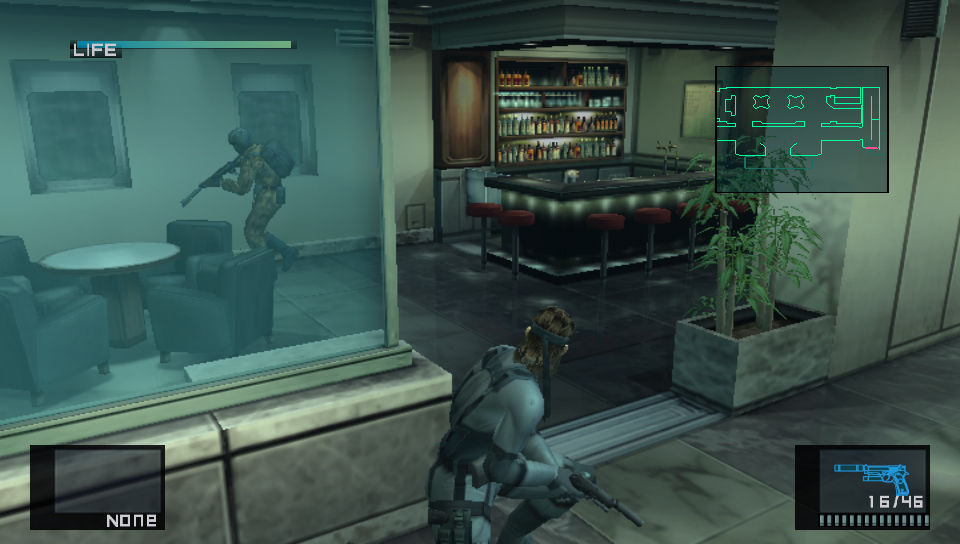The height and width of the screenshot is (544, 960).
Task: Select the equipped suppressed pistol weapon slot
Action: pyautogui.click(x=862, y=486)
